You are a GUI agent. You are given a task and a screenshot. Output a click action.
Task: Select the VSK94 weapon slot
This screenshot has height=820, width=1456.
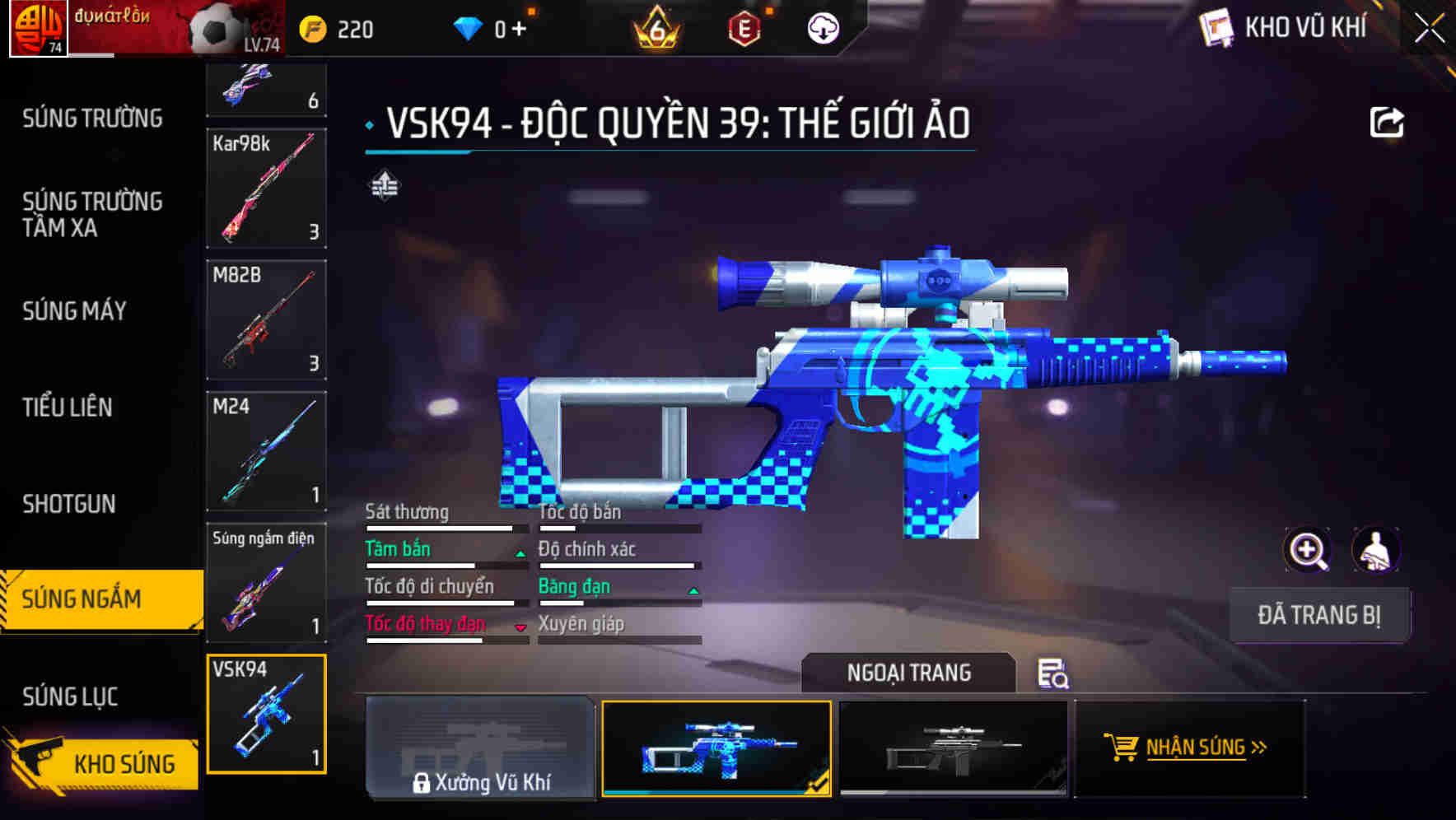point(266,715)
